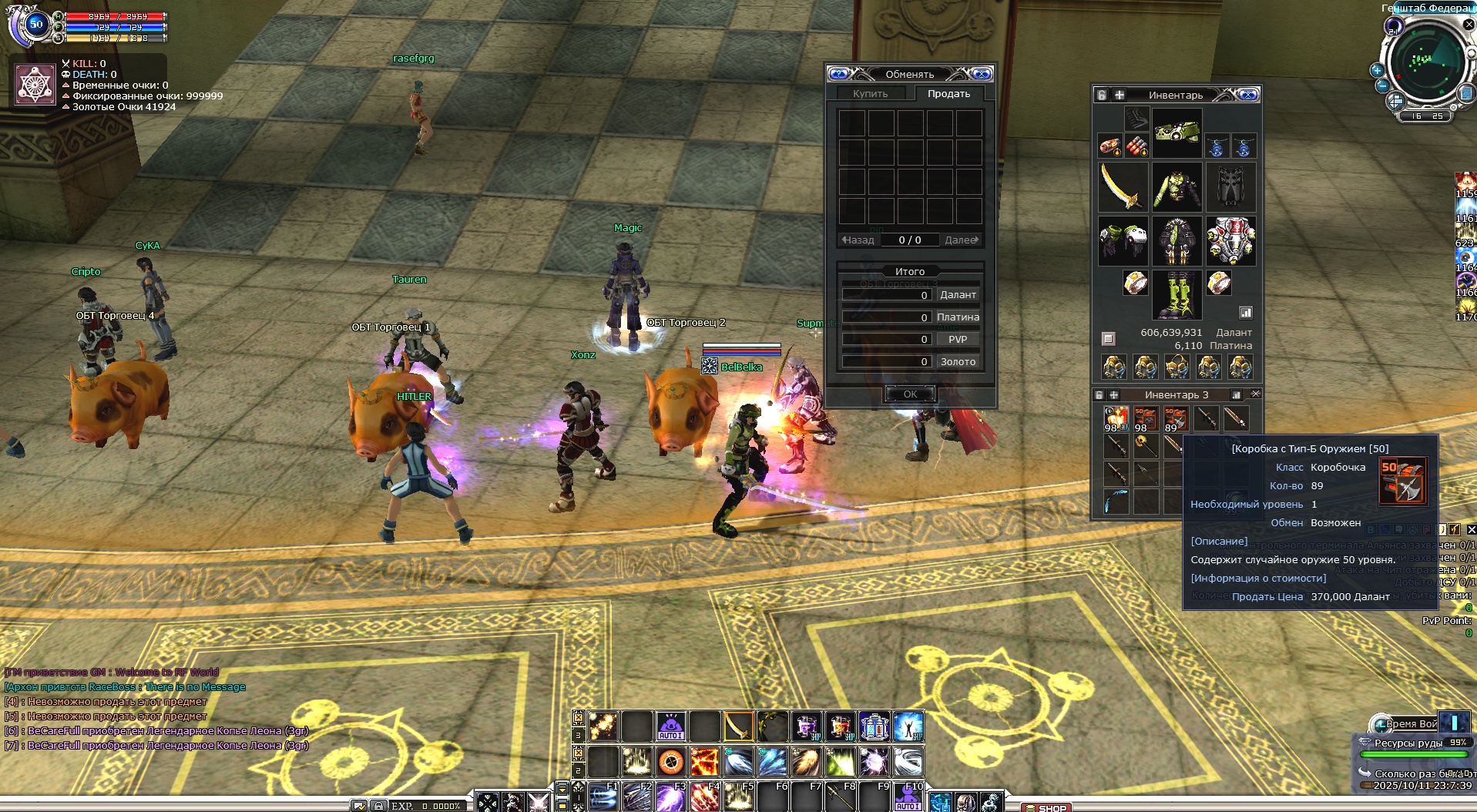Select the Продать (Sell) tab

(x=948, y=93)
